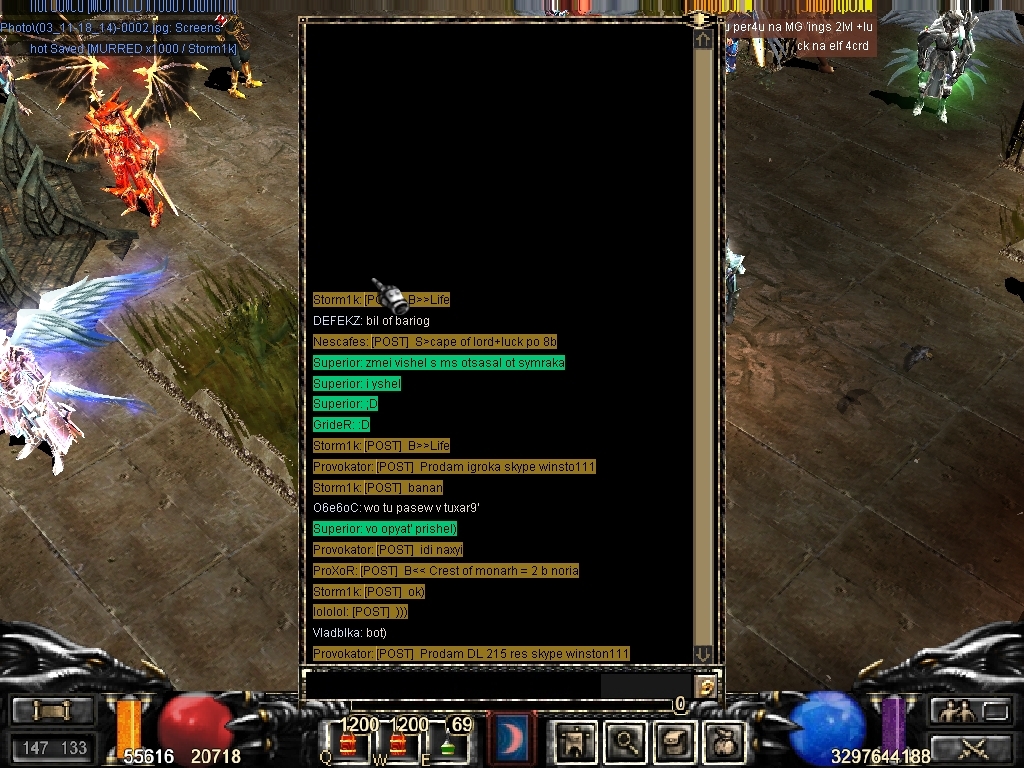
Task: Click the gold button beside the chat input
Action: click(707, 687)
